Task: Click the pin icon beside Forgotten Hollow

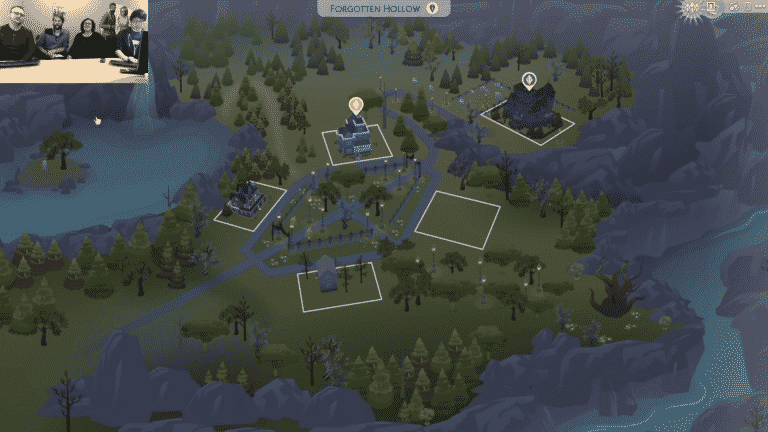Action: click(432, 8)
